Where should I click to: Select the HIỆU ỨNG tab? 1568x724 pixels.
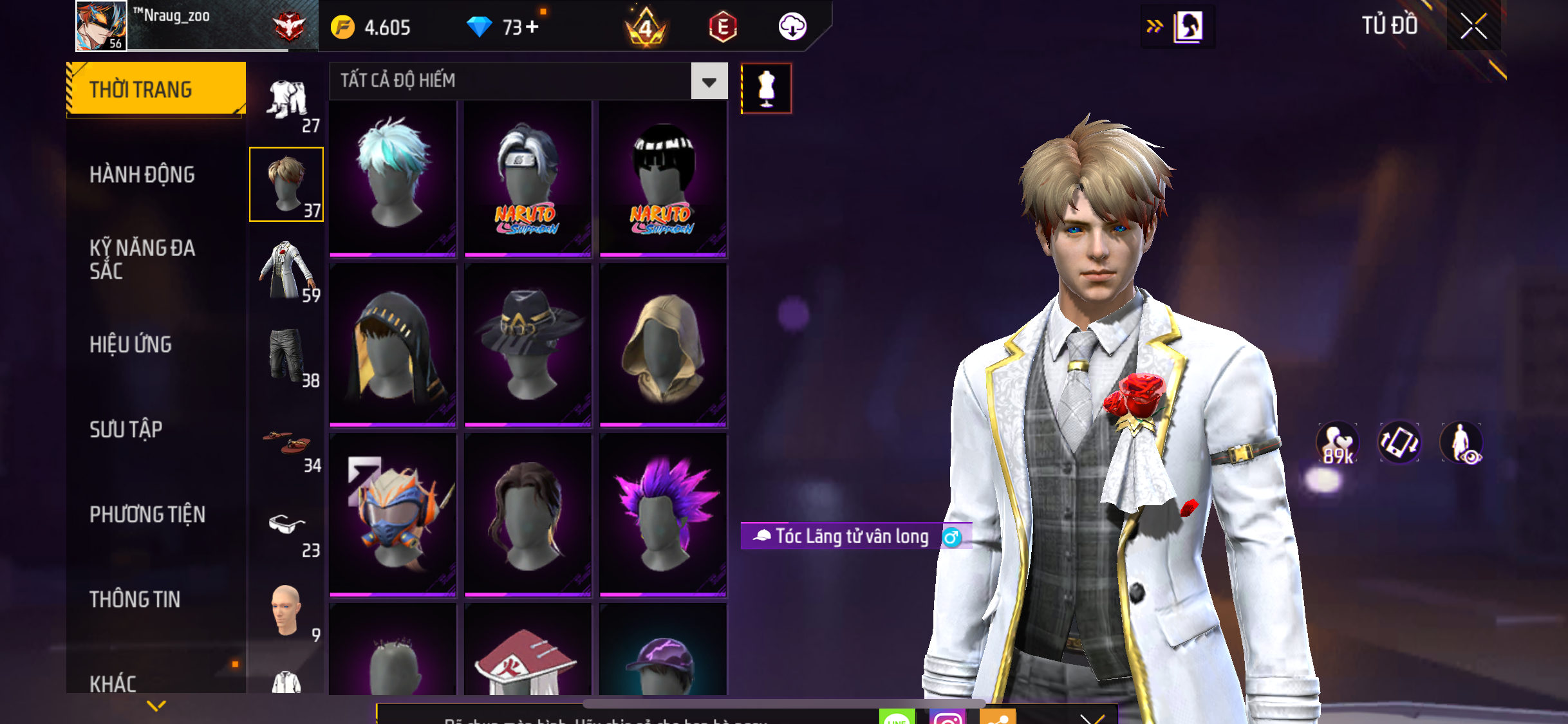131,344
